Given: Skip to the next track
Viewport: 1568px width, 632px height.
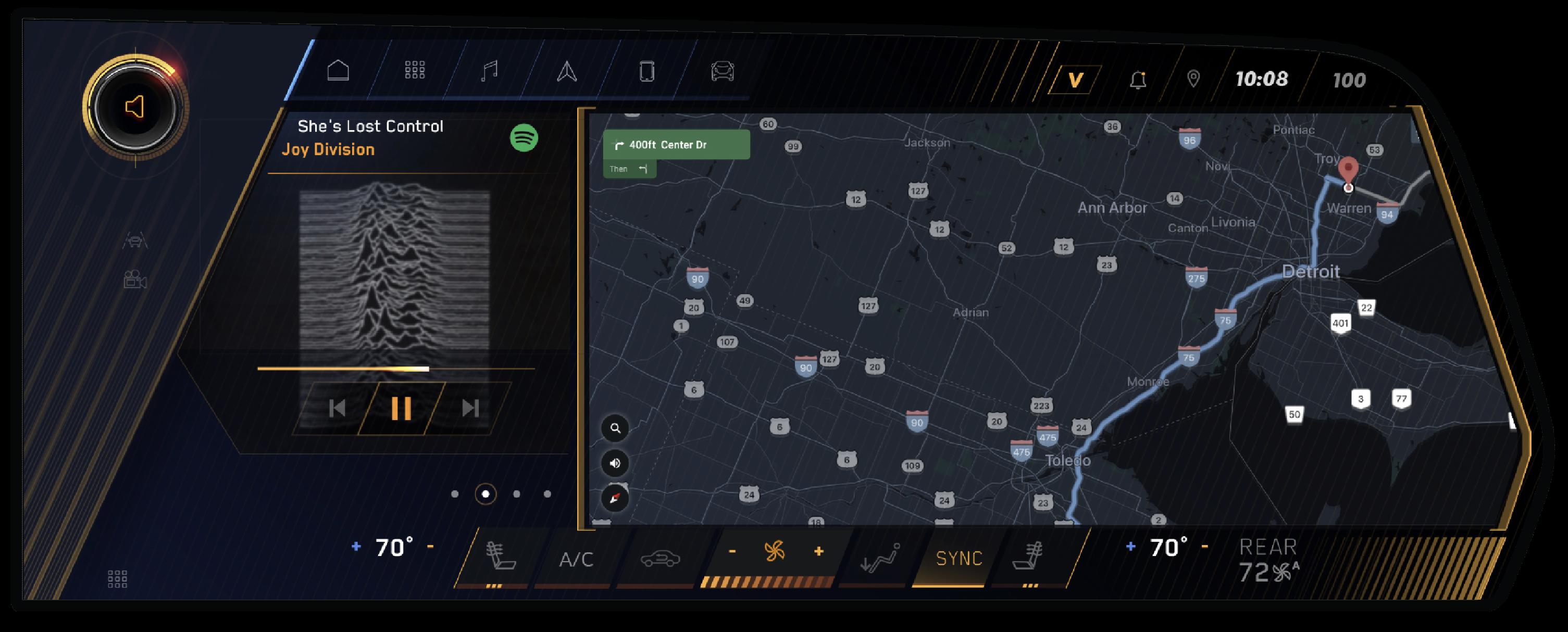Looking at the screenshot, I should [x=470, y=408].
